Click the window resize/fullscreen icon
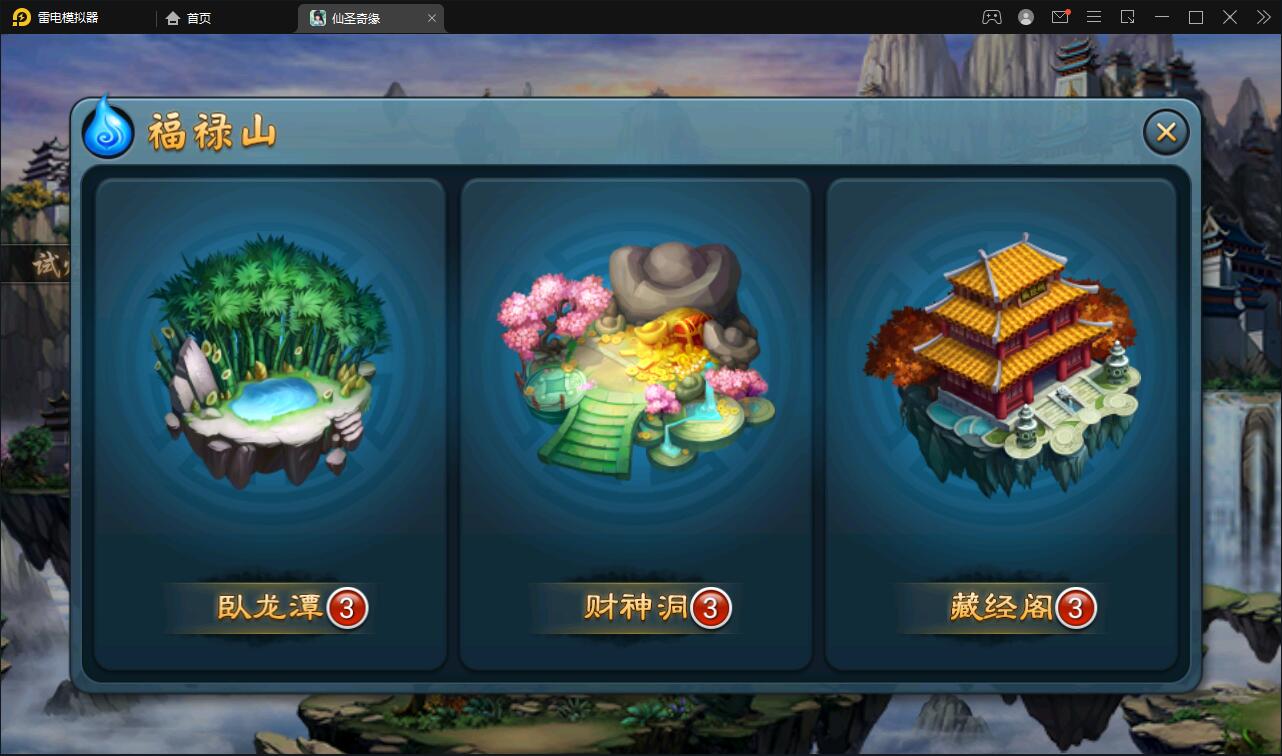Image resolution: width=1282 pixels, height=756 pixels. pyautogui.click(x=1128, y=17)
